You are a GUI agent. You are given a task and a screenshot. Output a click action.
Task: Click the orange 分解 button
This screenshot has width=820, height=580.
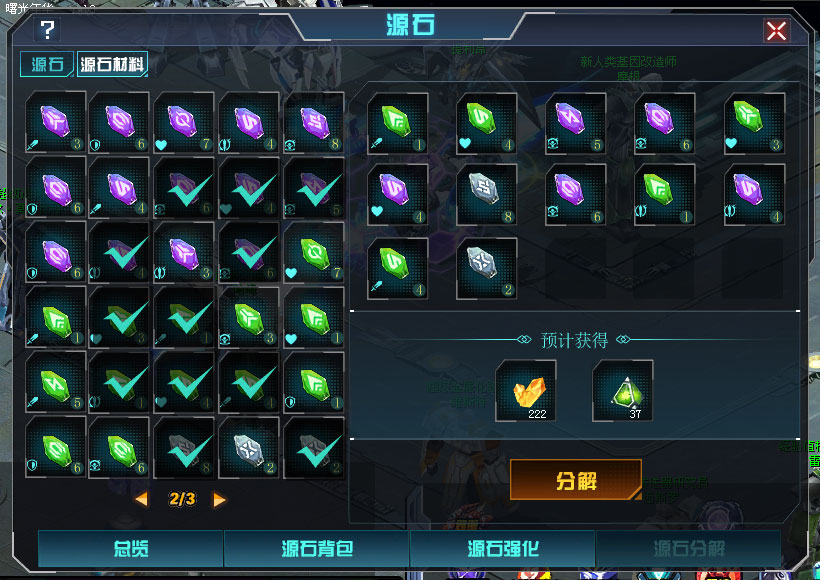coord(576,480)
